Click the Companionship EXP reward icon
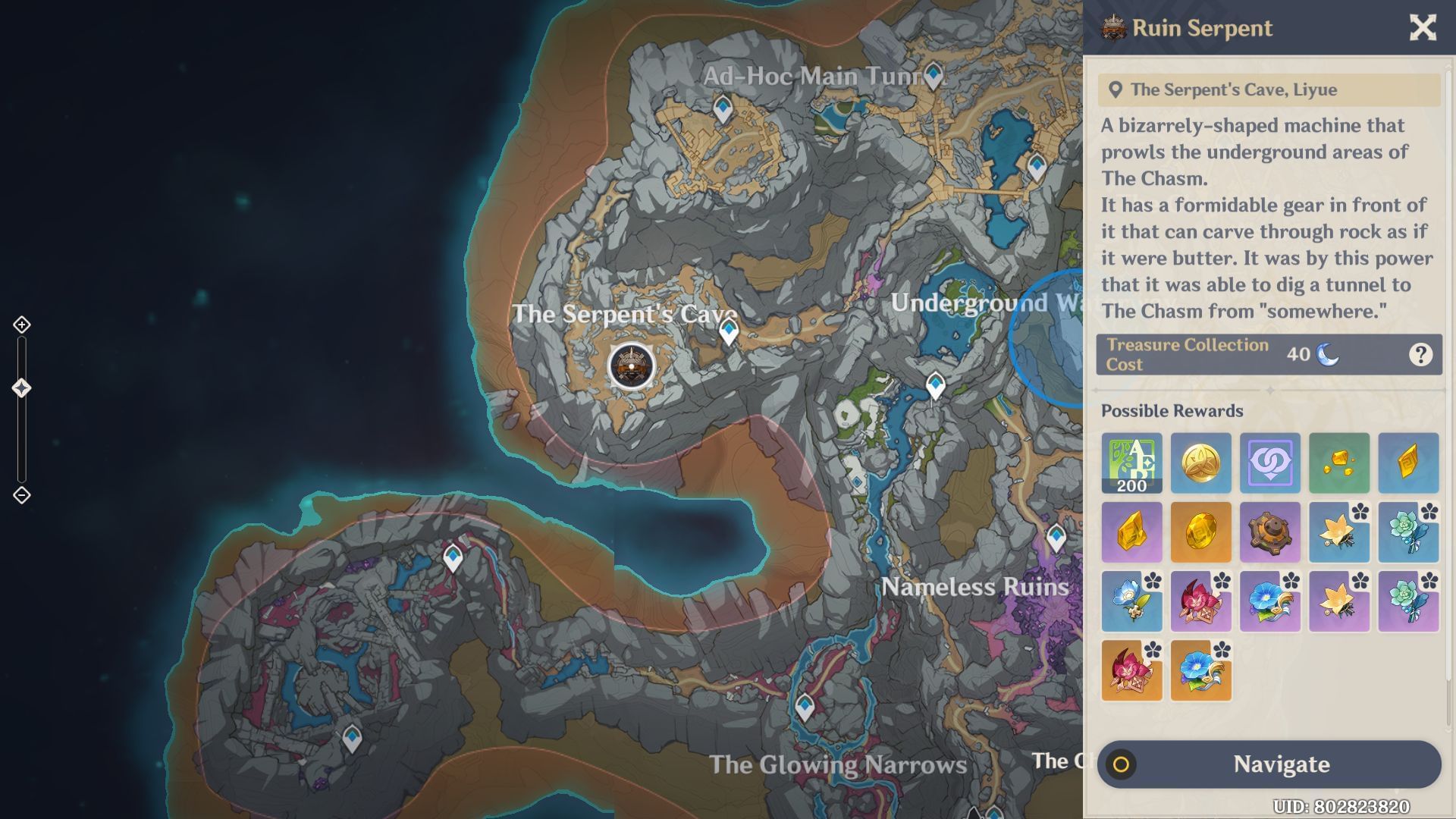 coord(1270,463)
